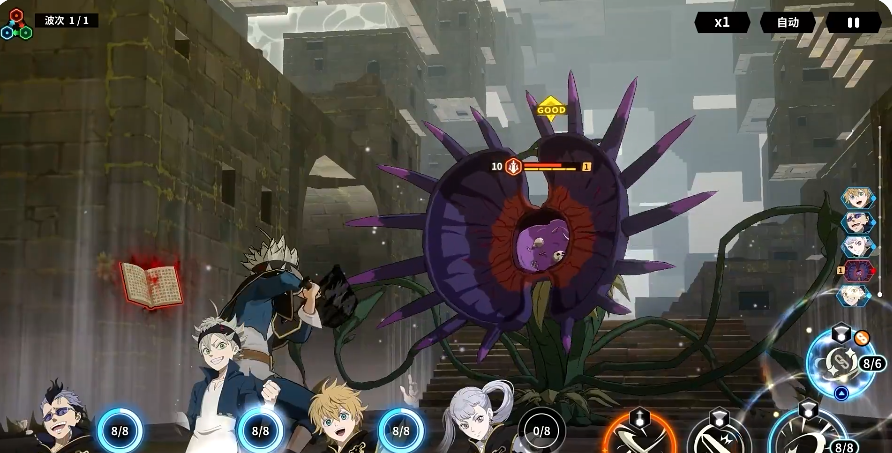The height and width of the screenshot is (453, 892).
Task: Click the silver-haired girl turn order hexagon
Action: click(x=857, y=246)
